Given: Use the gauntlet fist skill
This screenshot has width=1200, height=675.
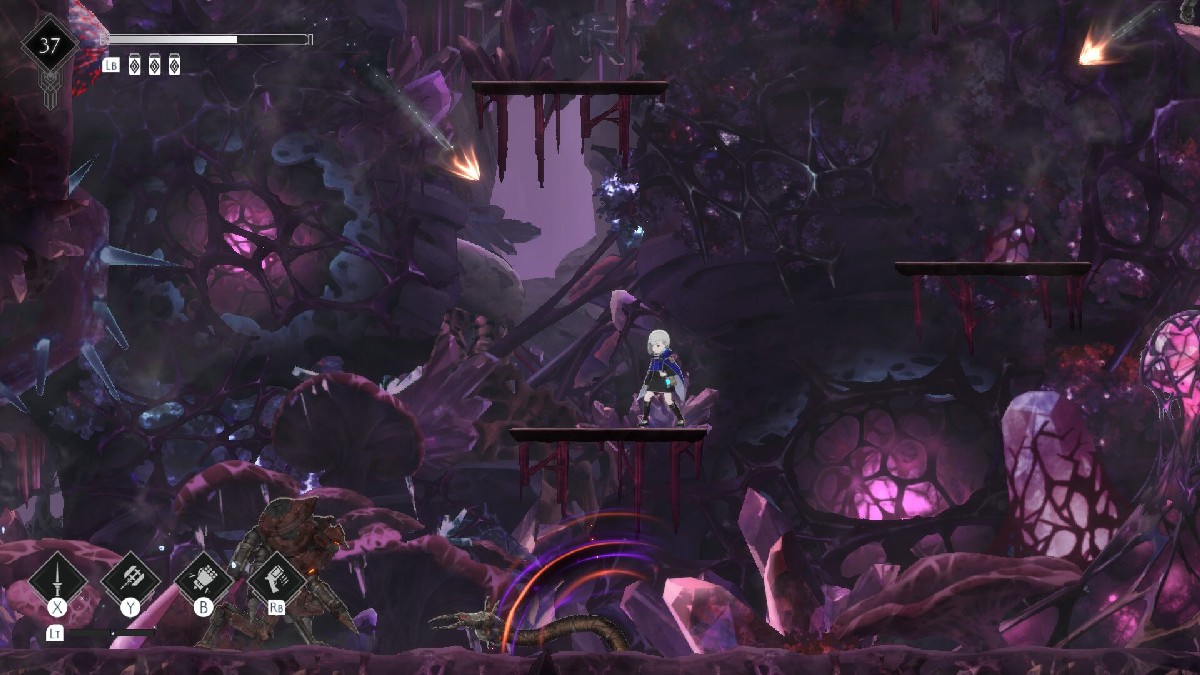Looking at the screenshot, I should tap(204, 579).
